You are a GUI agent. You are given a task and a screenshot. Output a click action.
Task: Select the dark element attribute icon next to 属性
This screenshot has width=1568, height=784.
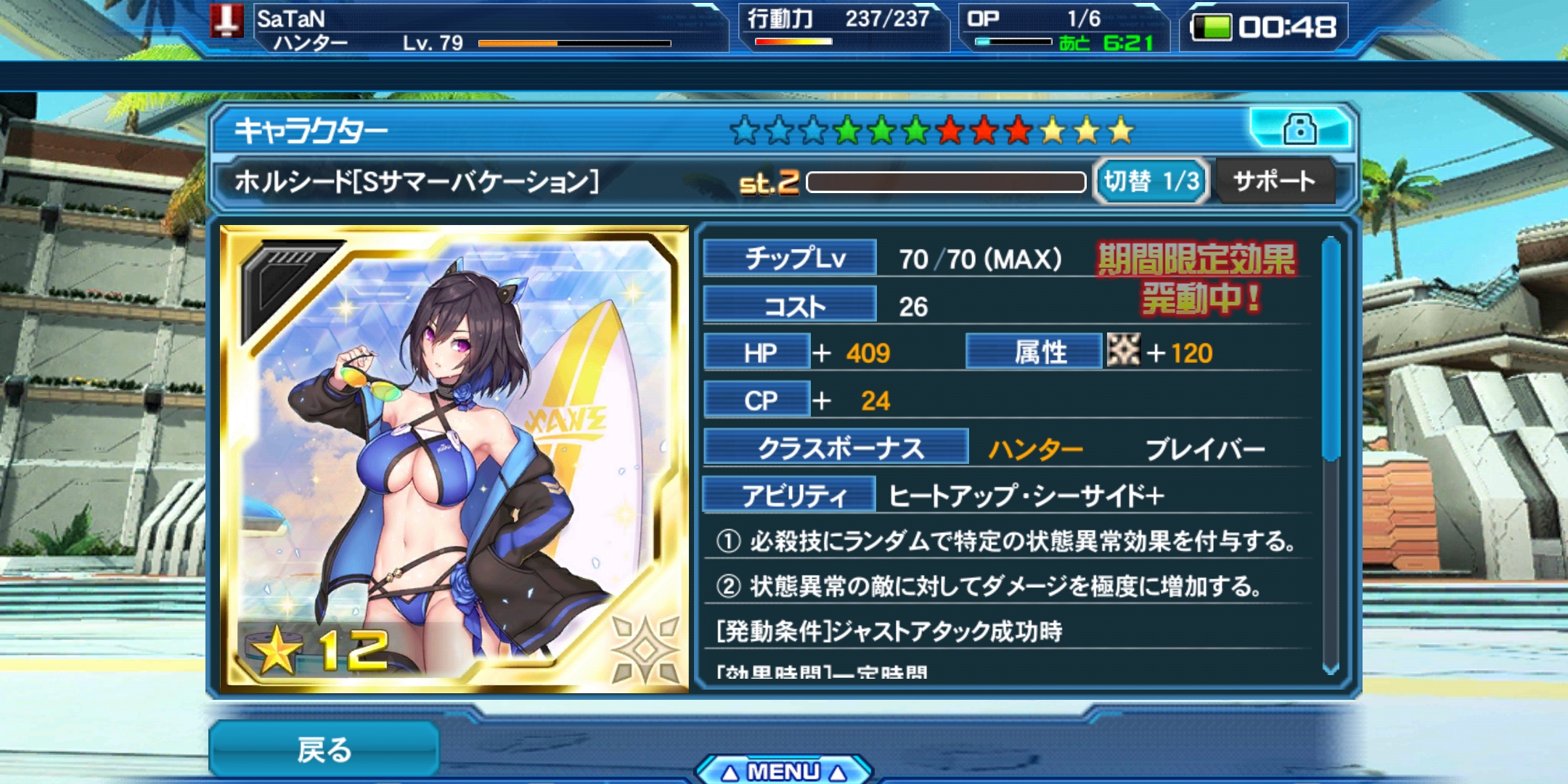1124,351
